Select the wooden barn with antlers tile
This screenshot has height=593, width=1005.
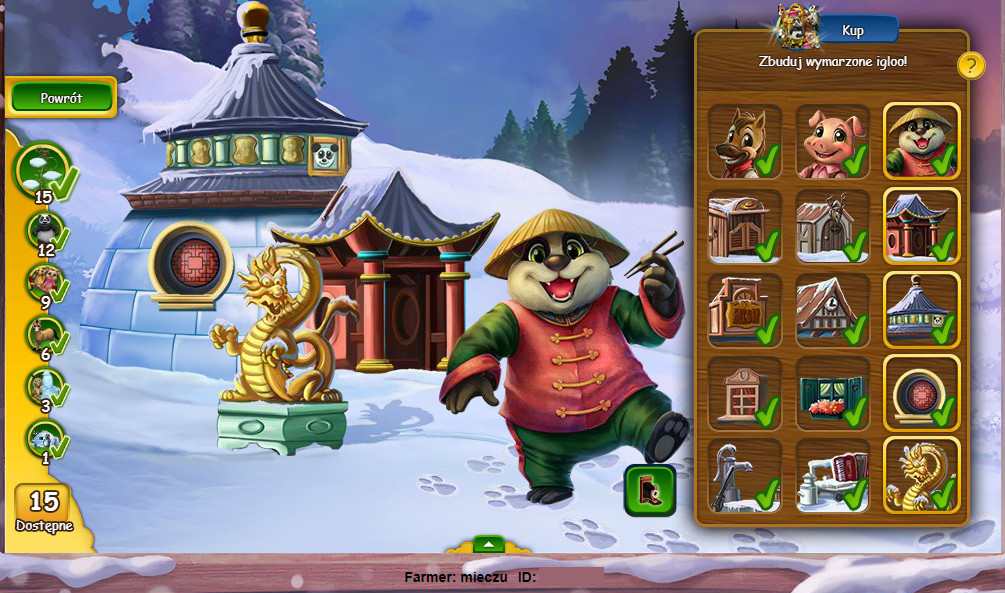point(832,225)
